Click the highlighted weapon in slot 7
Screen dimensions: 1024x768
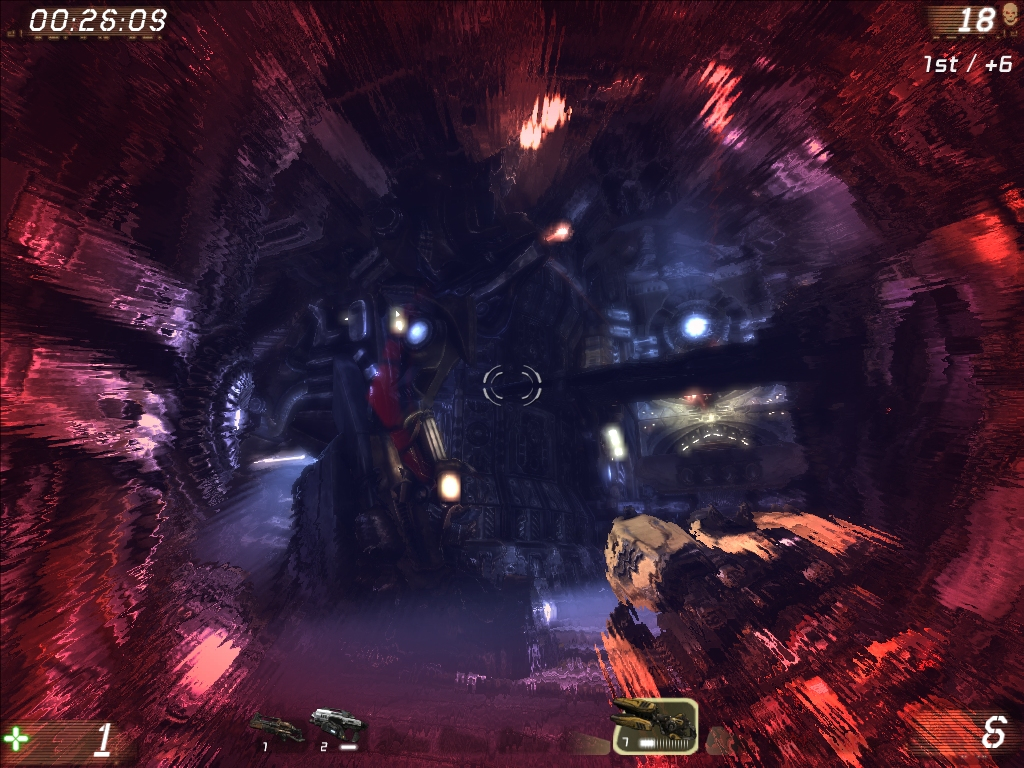pyautogui.click(x=655, y=723)
